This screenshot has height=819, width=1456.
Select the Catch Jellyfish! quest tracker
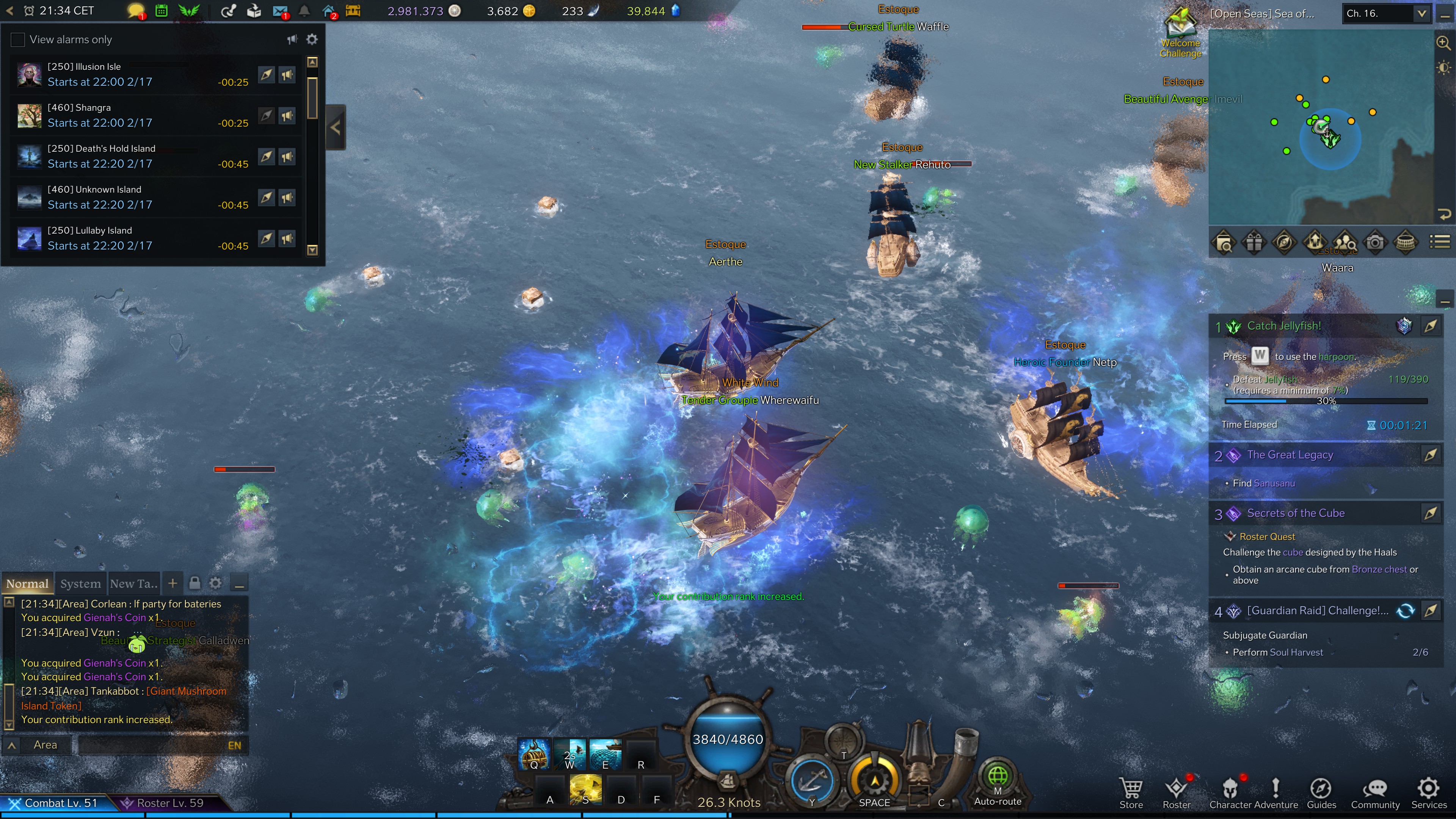pyautogui.click(x=1283, y=326)
